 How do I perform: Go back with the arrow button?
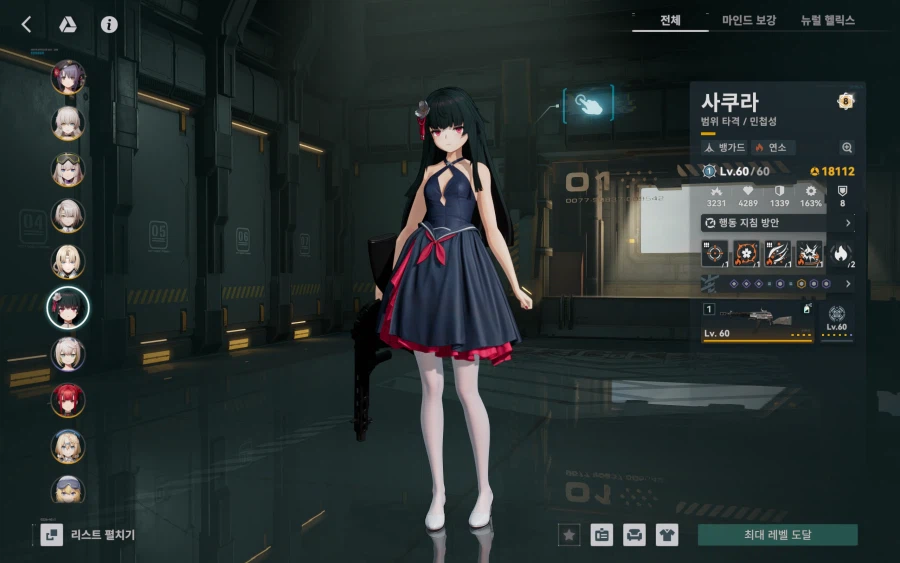pyautogui.click(x=27, y=25)
